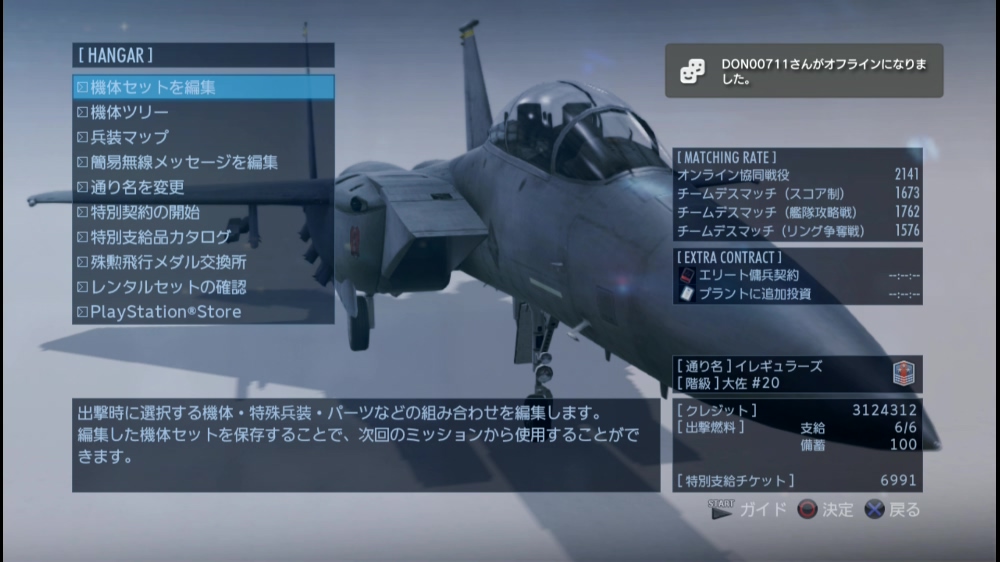Open the 機体ツリー aircraft tree
The width and height of the screenshot is (1000, 562).
click(x=203, y=112)
